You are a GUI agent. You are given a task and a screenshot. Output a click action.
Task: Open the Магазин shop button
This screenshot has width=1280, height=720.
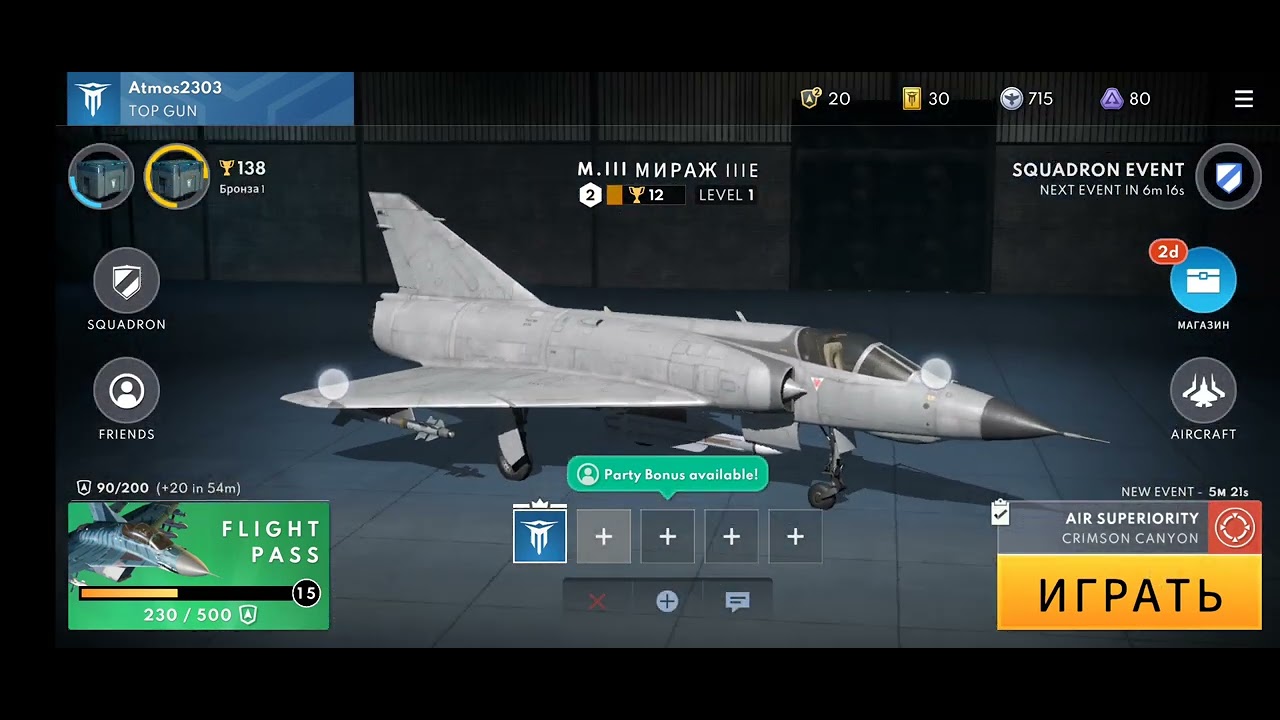(1203, 281)
